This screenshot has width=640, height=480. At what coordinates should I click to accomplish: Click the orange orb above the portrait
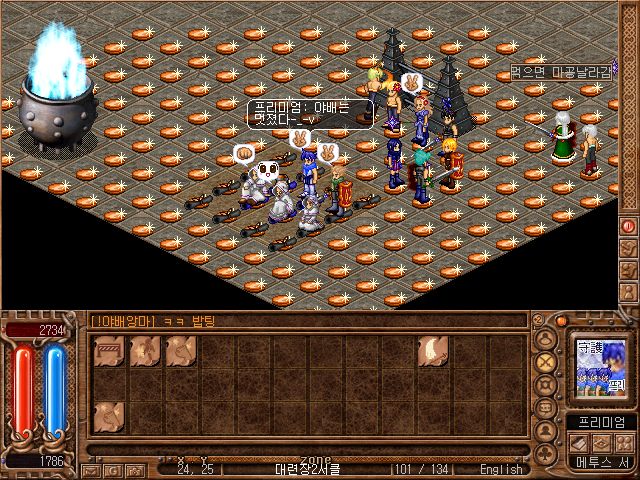tap(560, 321)
